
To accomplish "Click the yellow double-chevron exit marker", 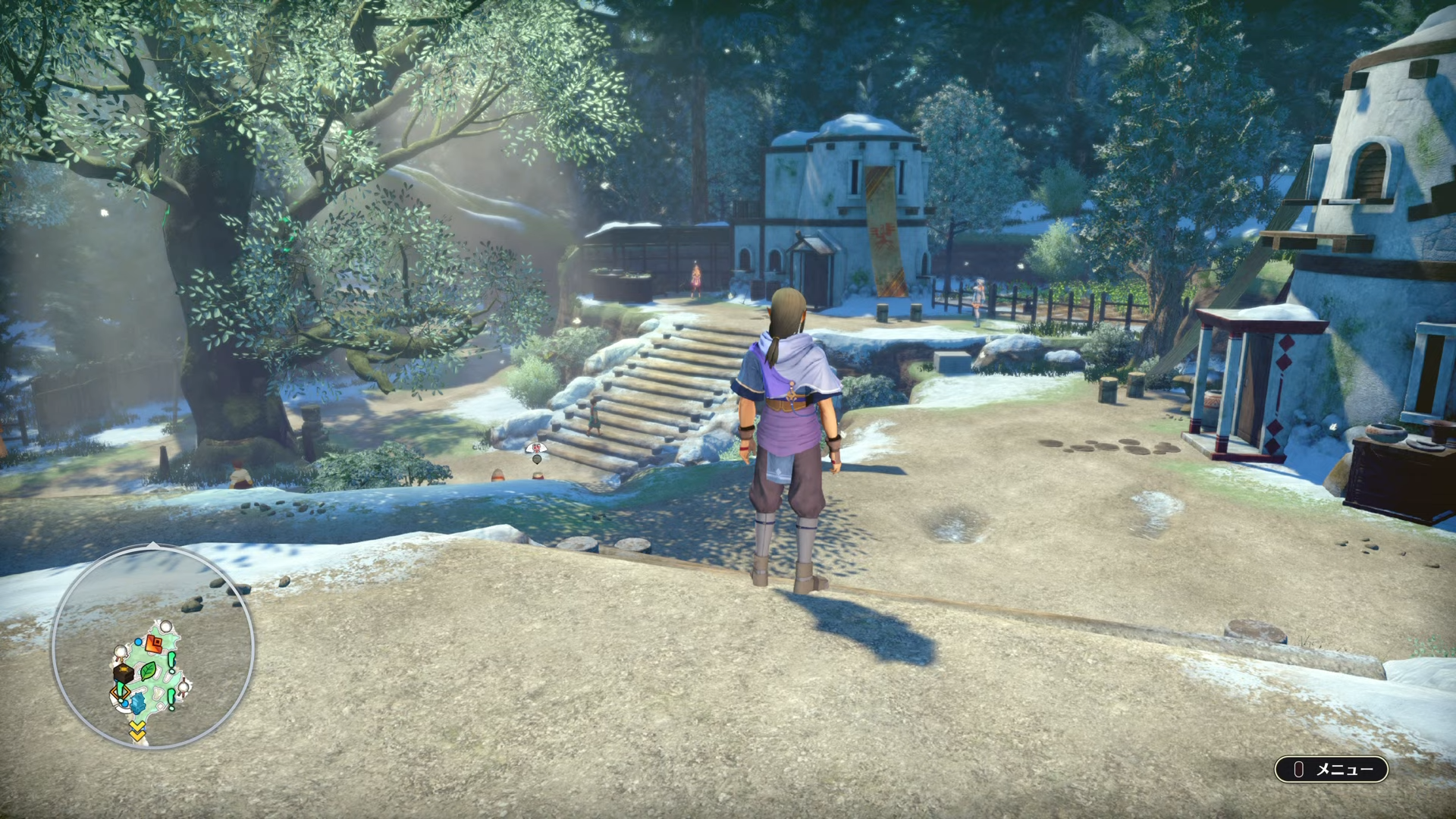I will 137,731.
